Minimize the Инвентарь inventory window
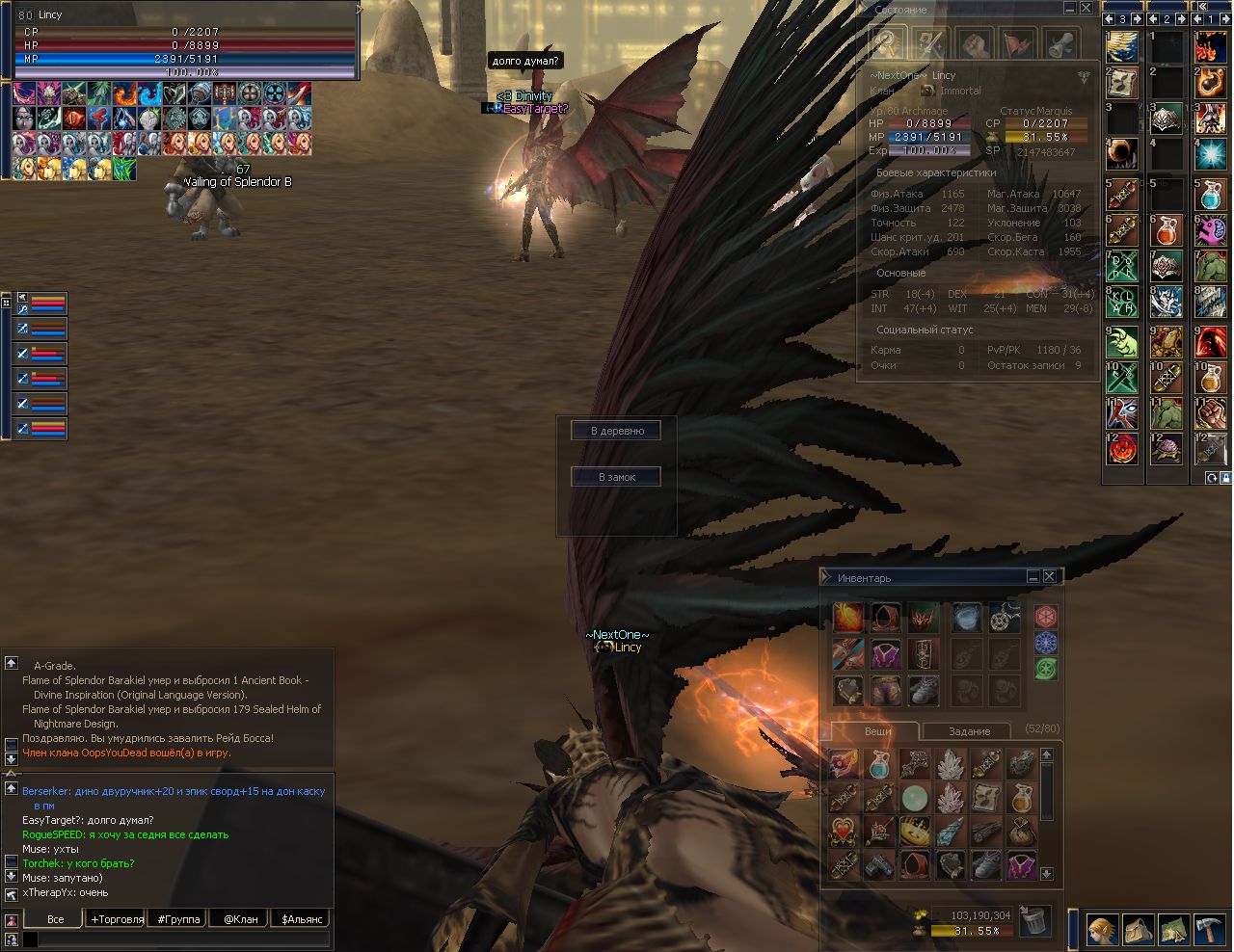1234x952 pixels. coord(1033,576)
